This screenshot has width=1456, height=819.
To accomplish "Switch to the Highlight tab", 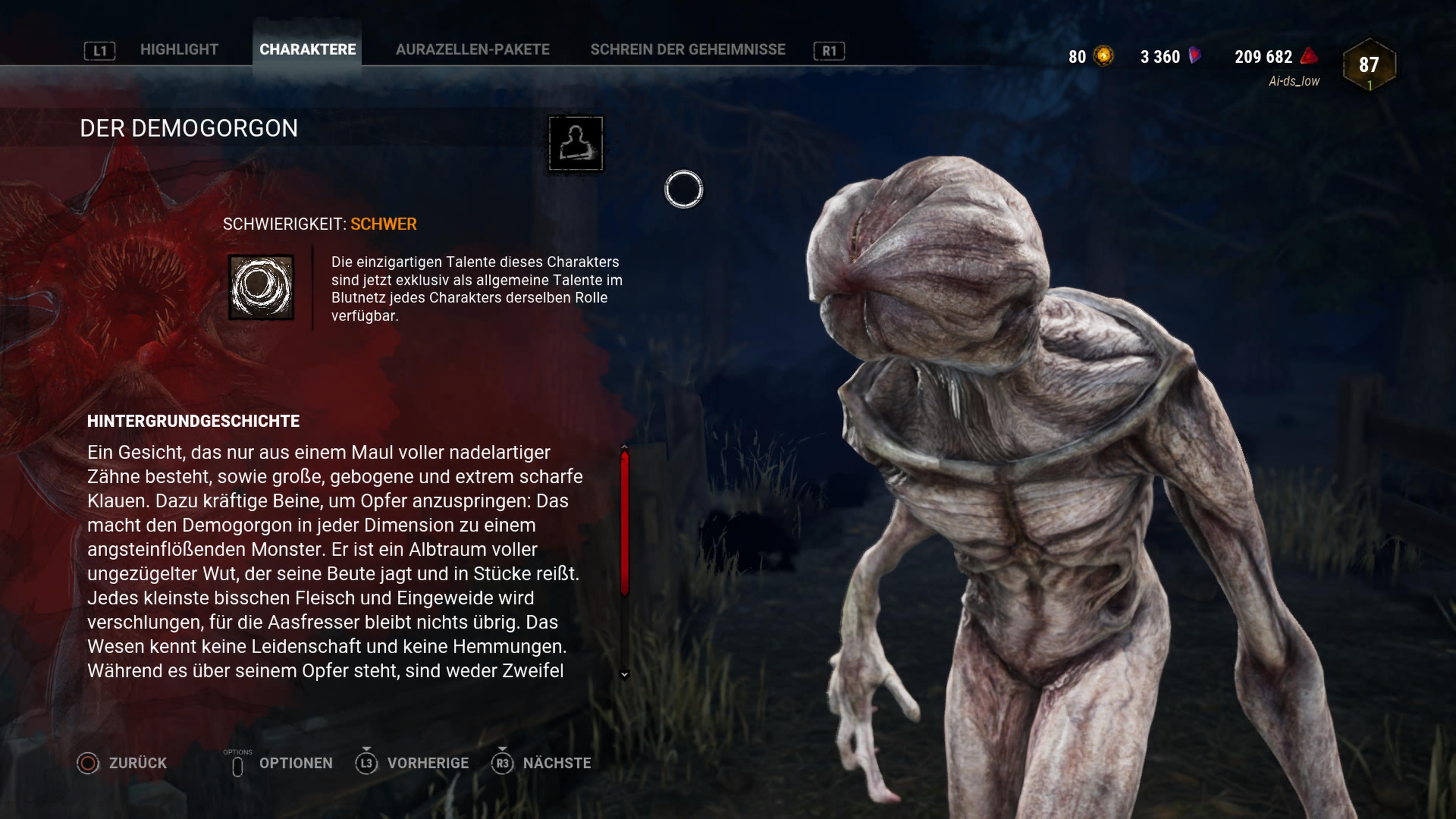I will (x=179, y=50).
